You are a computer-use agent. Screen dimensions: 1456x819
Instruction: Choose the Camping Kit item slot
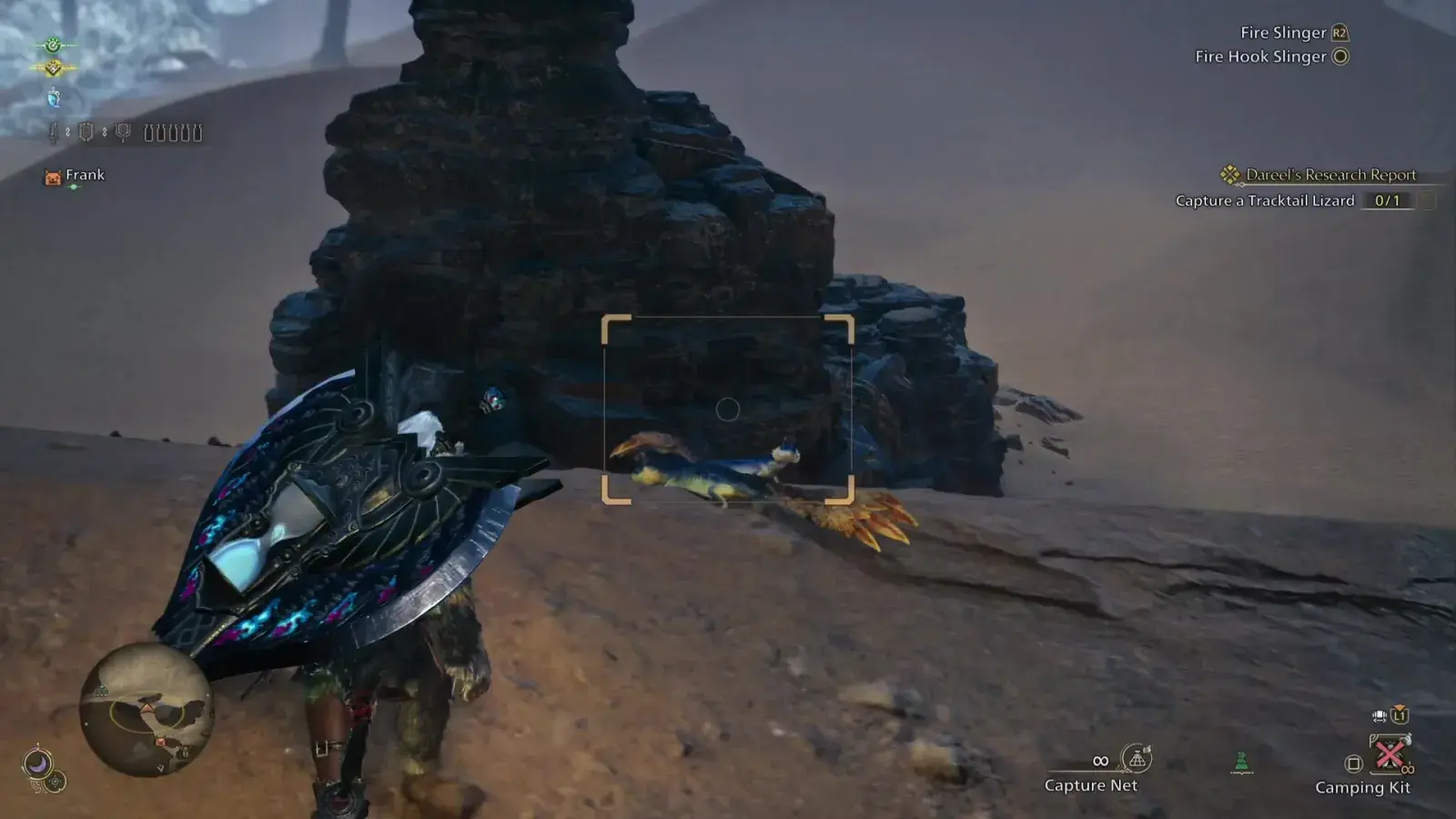pyautogui.click(x=1389, y=755)
